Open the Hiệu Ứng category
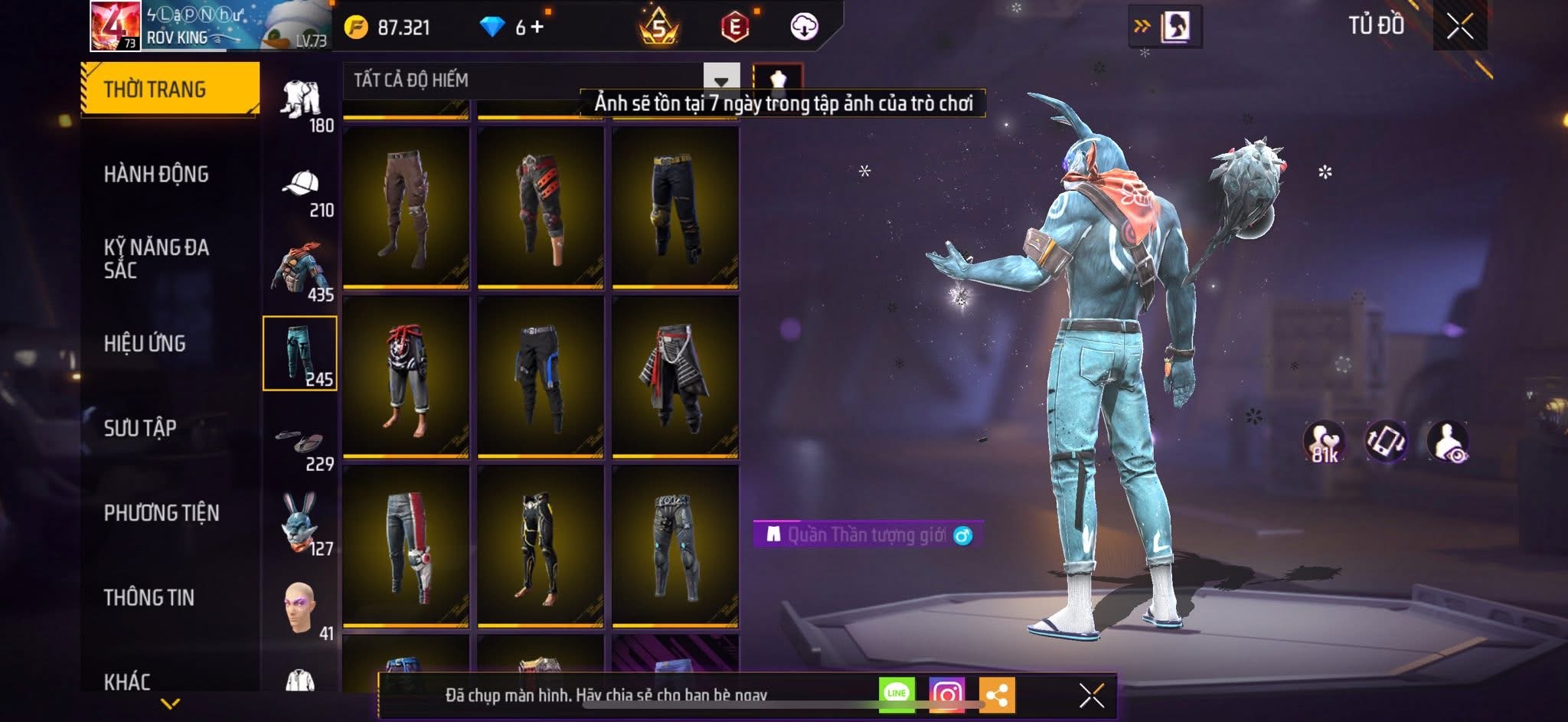 pyautogui.click(x=145, y=344)
